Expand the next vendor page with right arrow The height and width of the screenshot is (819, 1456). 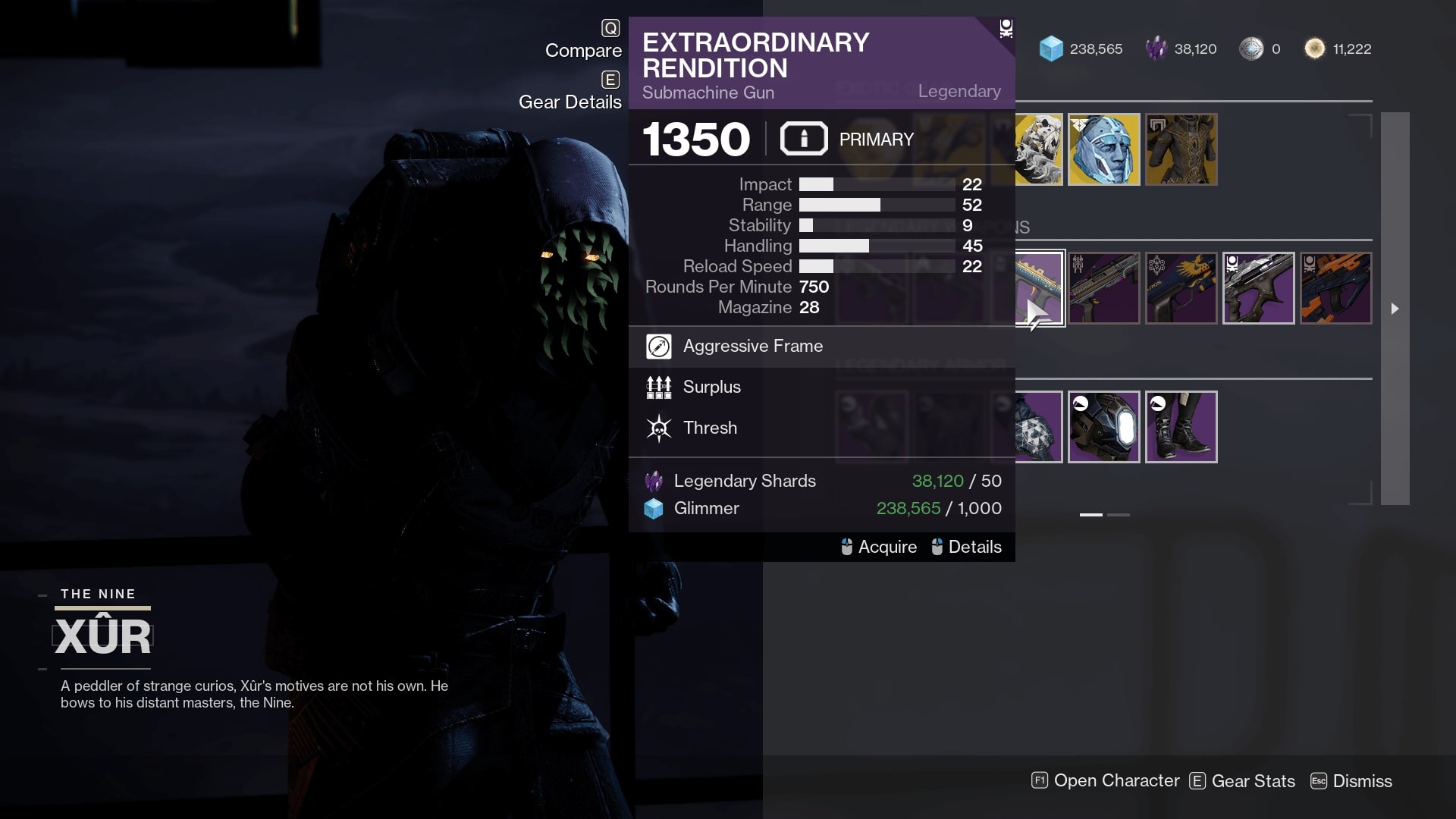1396,308
